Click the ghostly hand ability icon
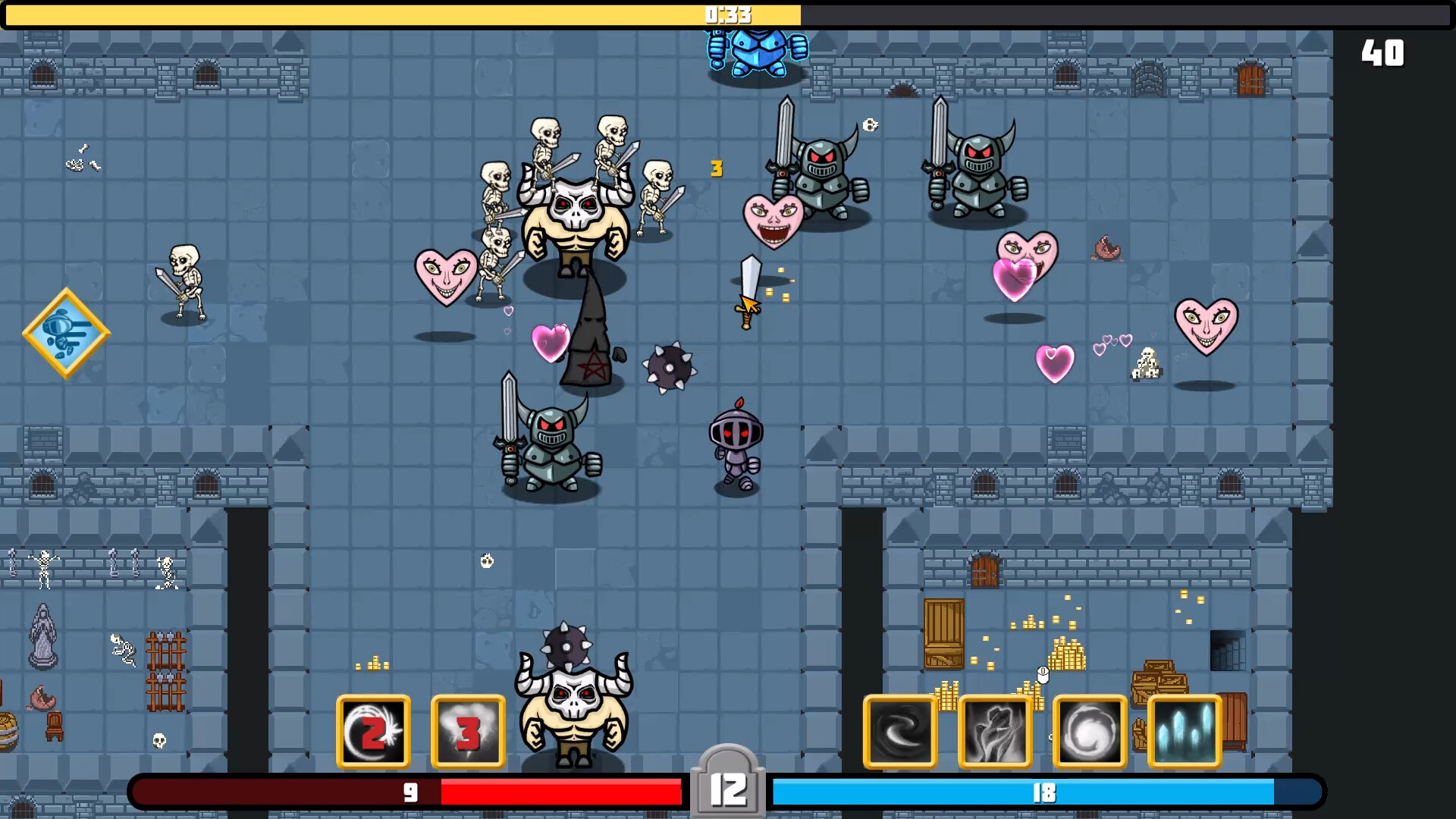This screenshot has width=1456, height=819. [995, 731]
